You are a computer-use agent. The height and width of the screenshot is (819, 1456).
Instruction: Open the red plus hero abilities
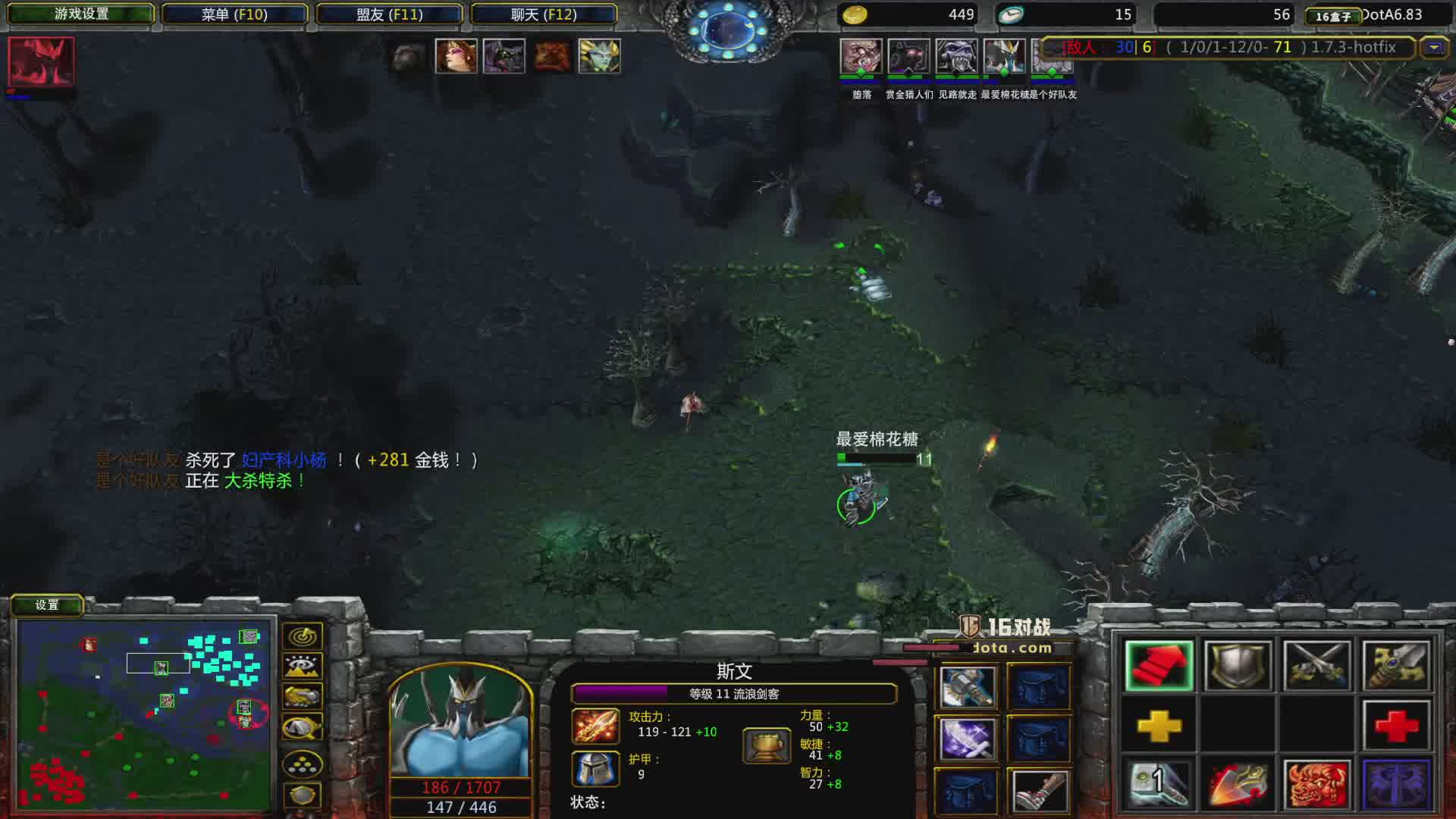1396,726
